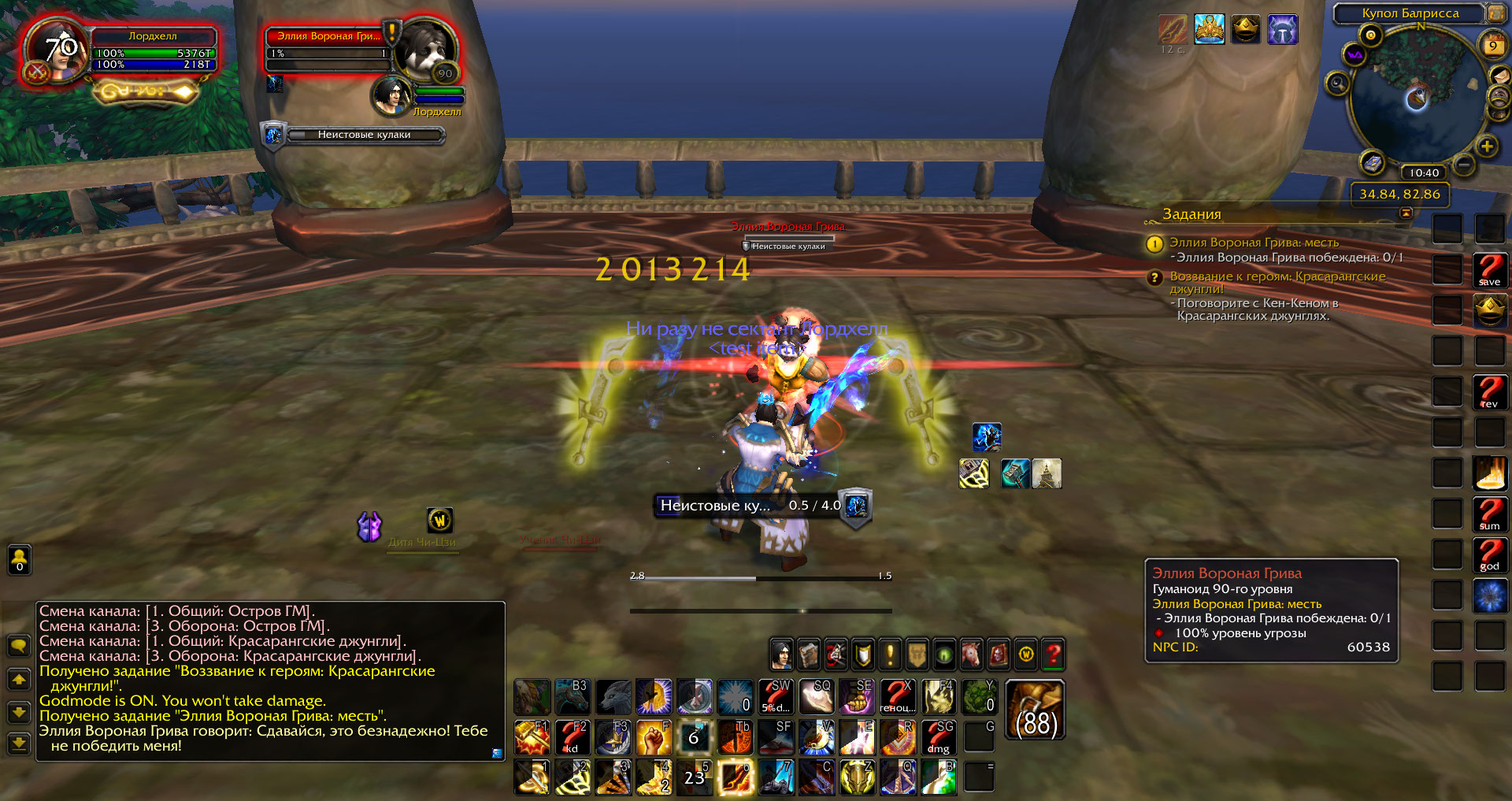The width and height of the screenshot is (1512, 801).
Task: Click the 'save' macro on the side bar
Action: click(1489, 270)
